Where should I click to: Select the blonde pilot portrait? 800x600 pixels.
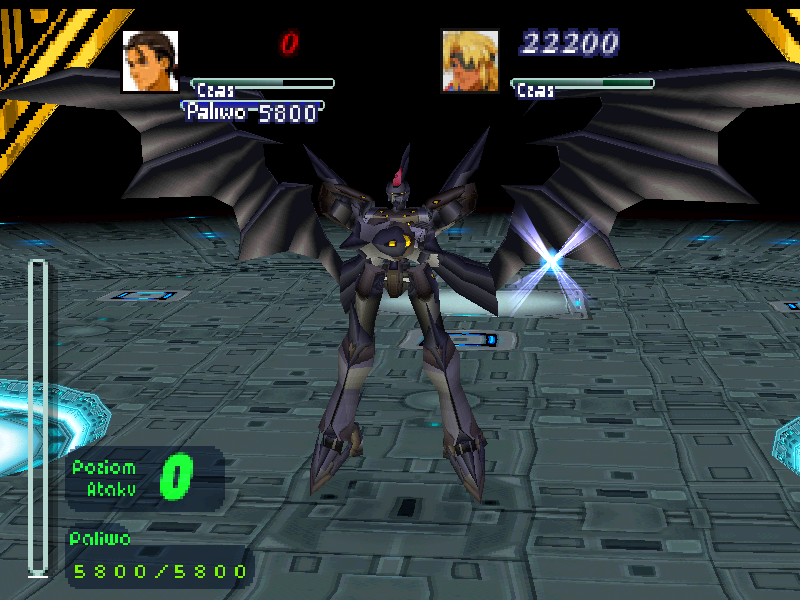pyautogui.click(x=470, y=61)
